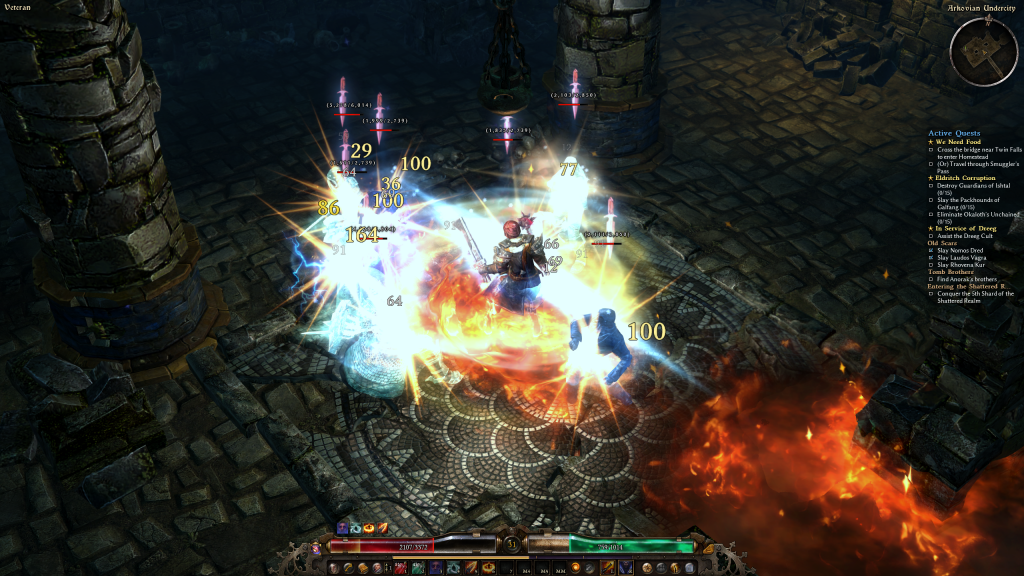The height and width of the screenshot is (576, 1024).
Task: Select the orange orb skill slot
Action: click(x=575, y=568)
